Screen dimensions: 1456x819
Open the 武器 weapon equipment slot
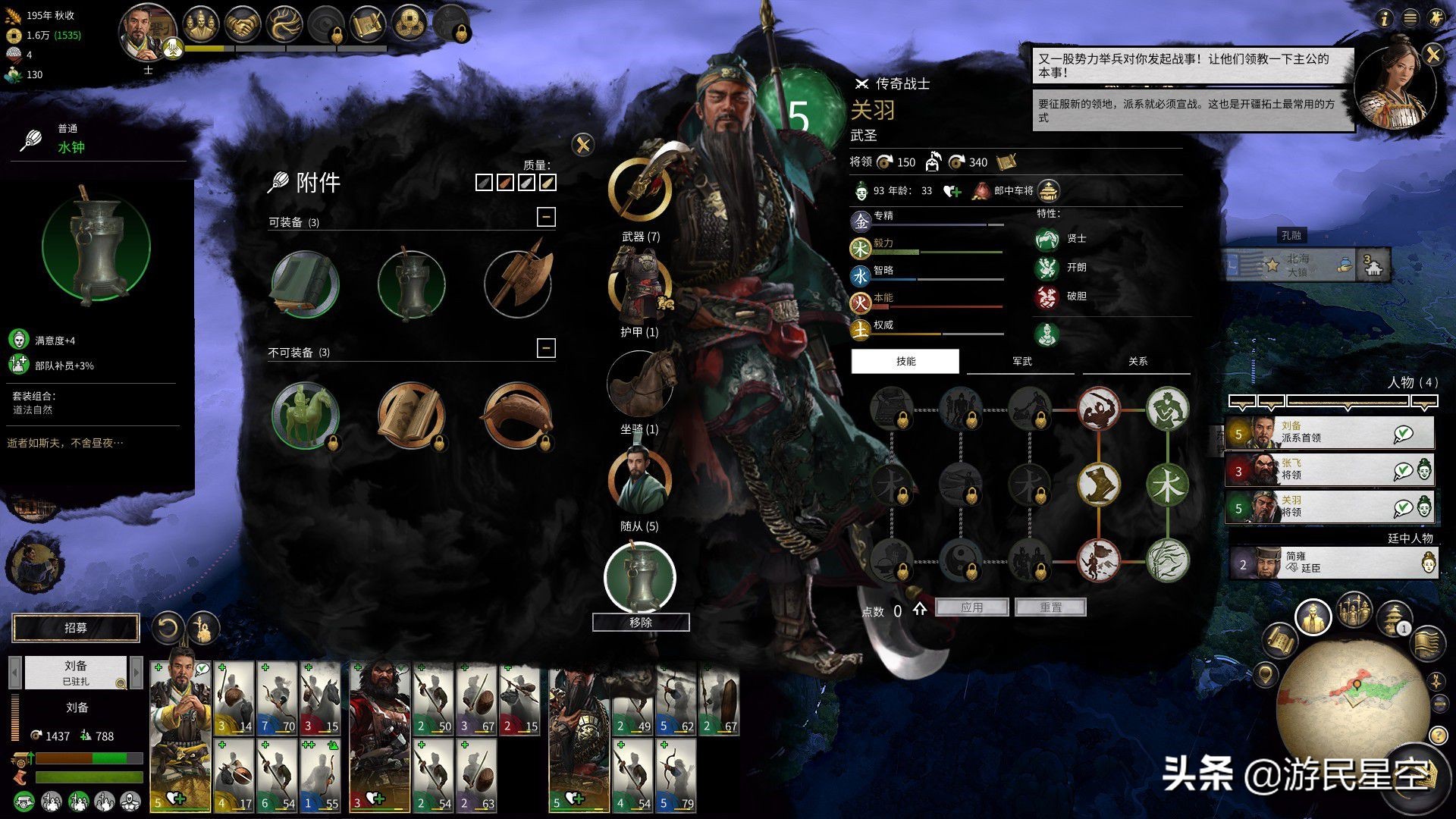(x=640, y=190)
